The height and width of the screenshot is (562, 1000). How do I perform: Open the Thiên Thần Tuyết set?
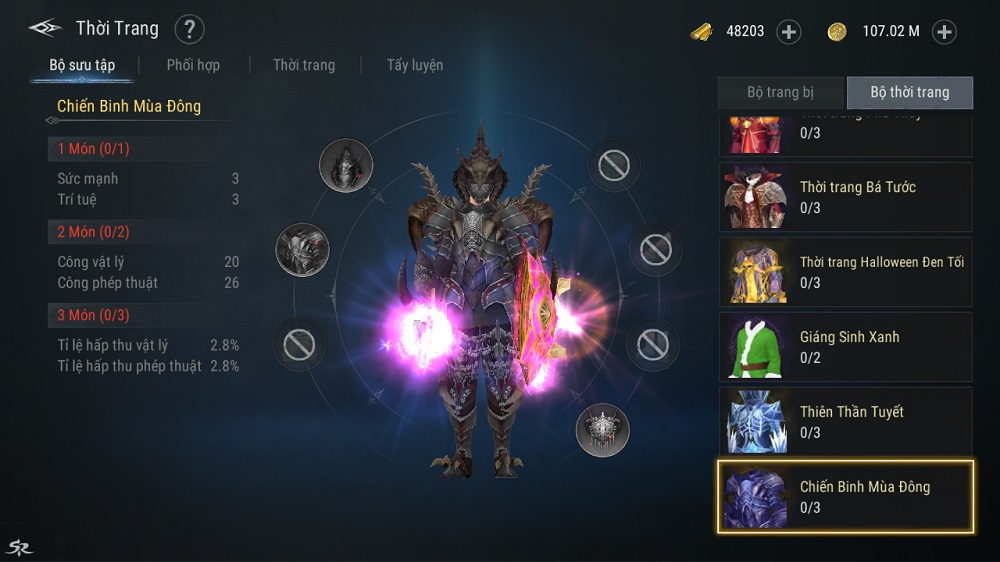point(845,422)
